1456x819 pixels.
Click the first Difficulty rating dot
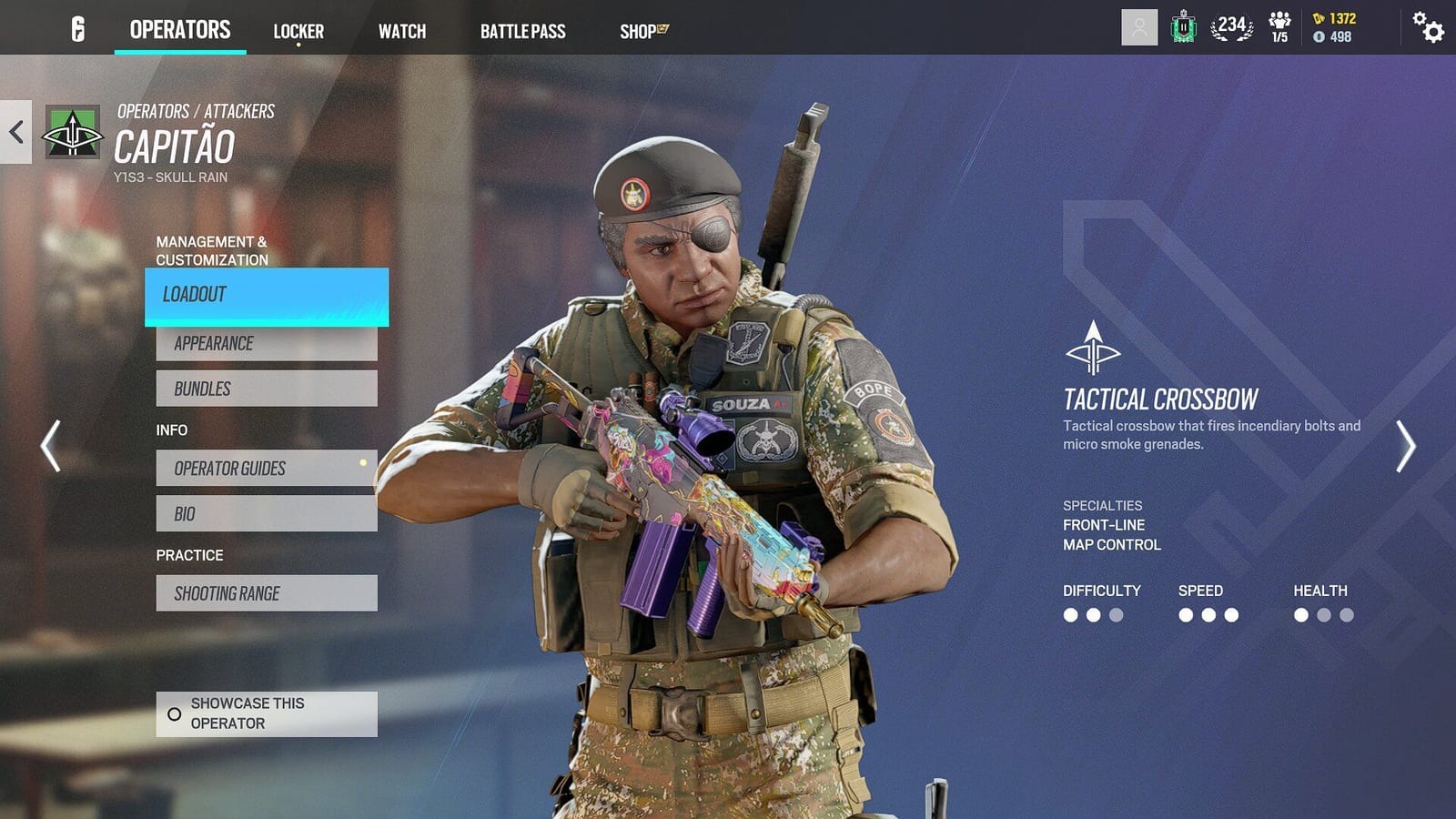coord(1070,615)
